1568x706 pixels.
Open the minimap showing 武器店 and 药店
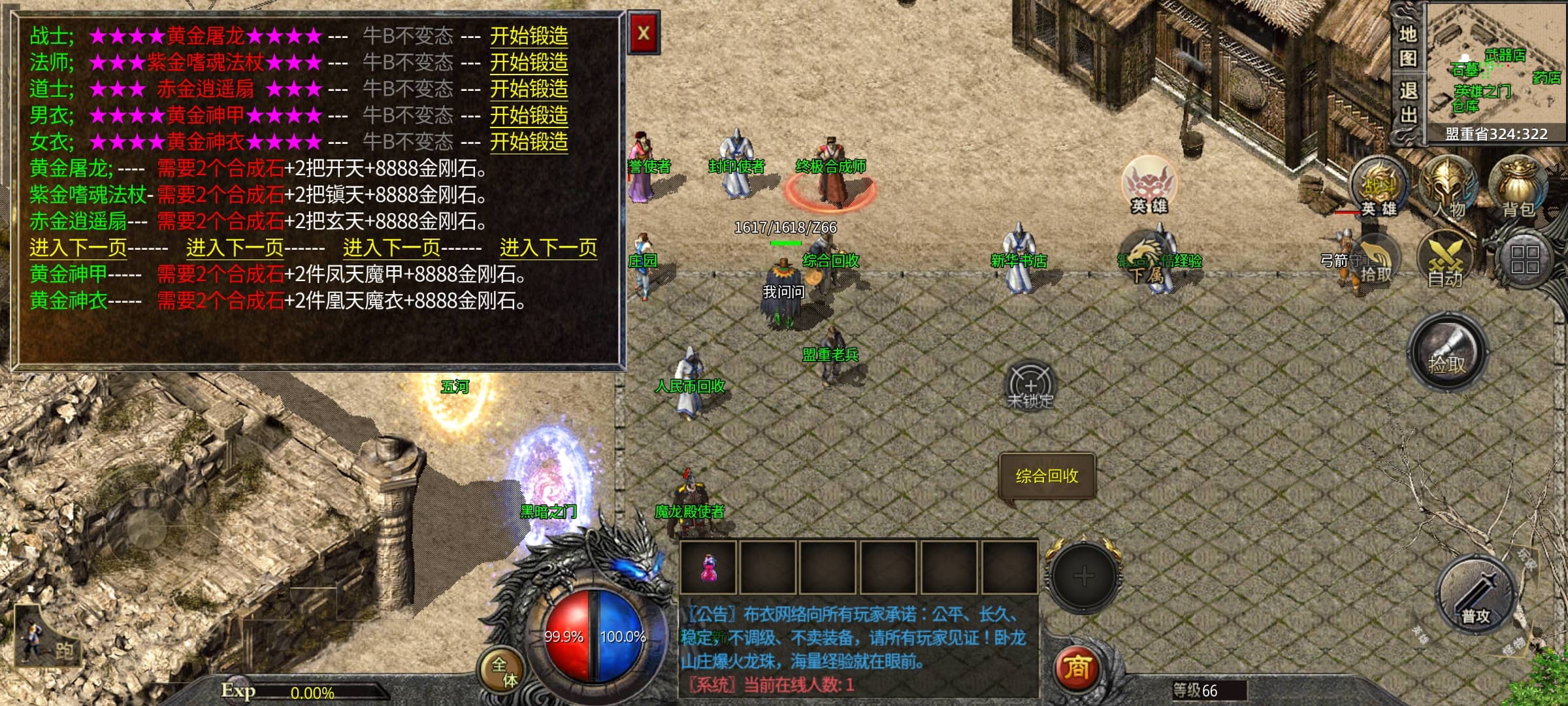(x=1496, y=65)
